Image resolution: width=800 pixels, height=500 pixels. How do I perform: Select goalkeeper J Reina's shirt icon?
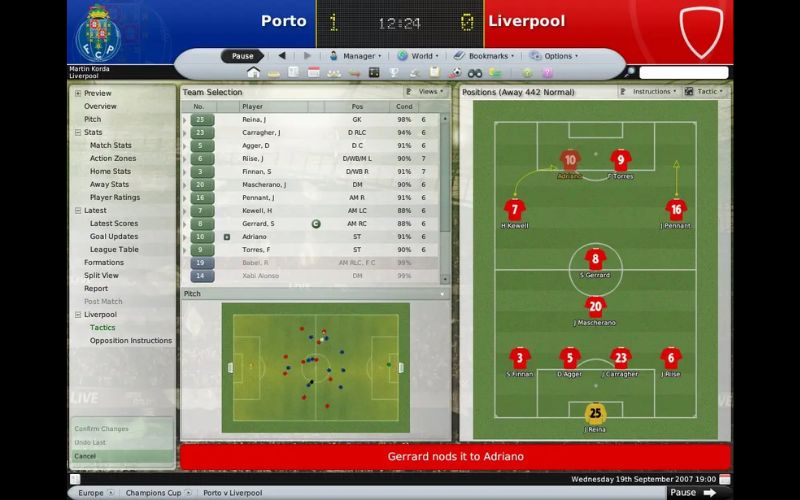(595, 412)
